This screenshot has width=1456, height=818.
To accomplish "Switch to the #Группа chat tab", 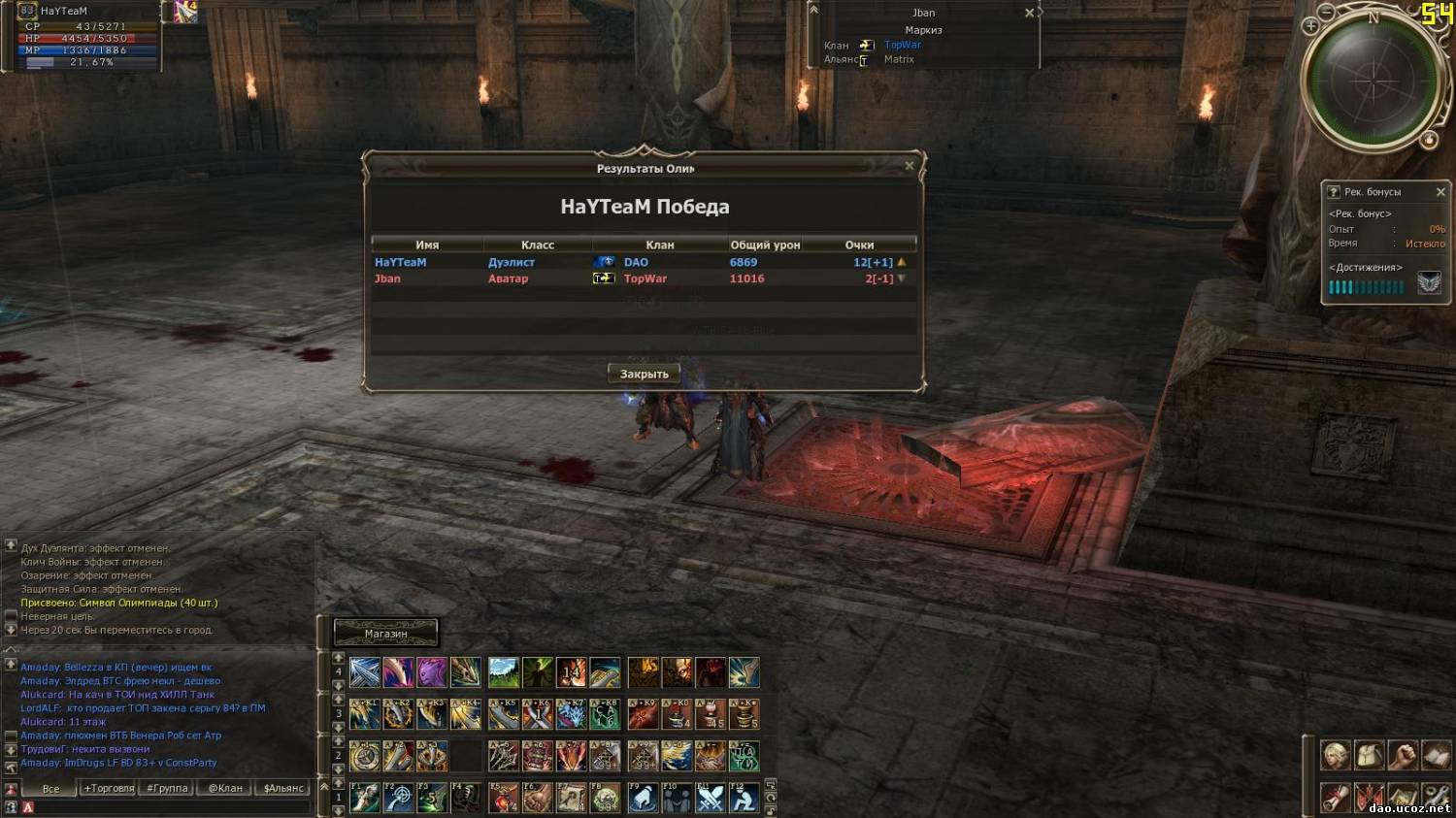I will [x=167, y=788].
